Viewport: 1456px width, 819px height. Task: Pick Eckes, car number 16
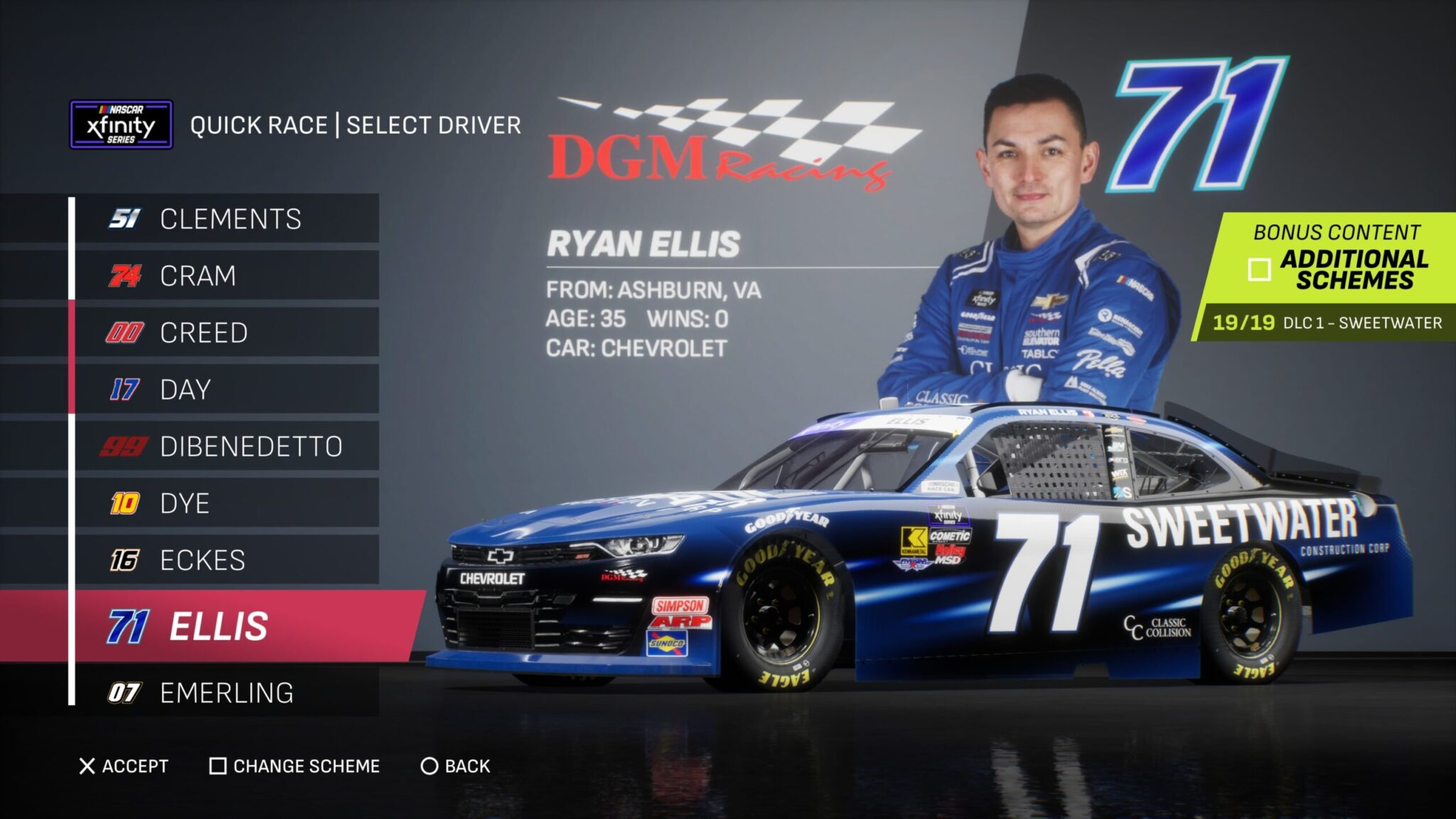[227, 560]
